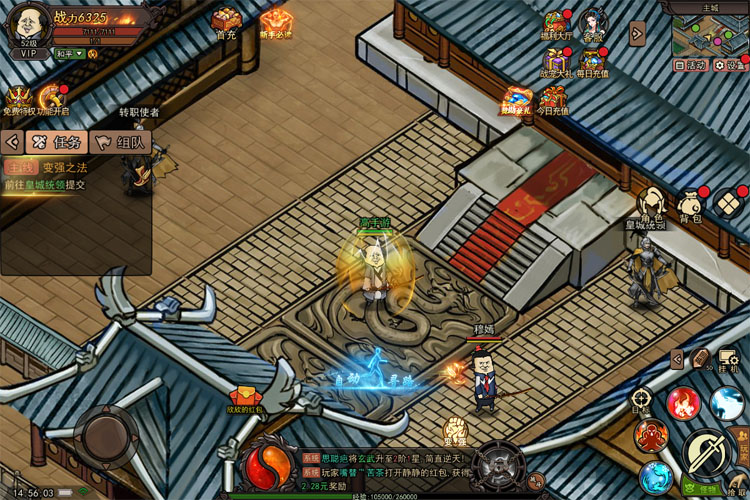Viewport: 750px width, 500px height.
Task: Open the 福利大厅 welfare hall
Action: pyautogui.click(x=555, y=26)
